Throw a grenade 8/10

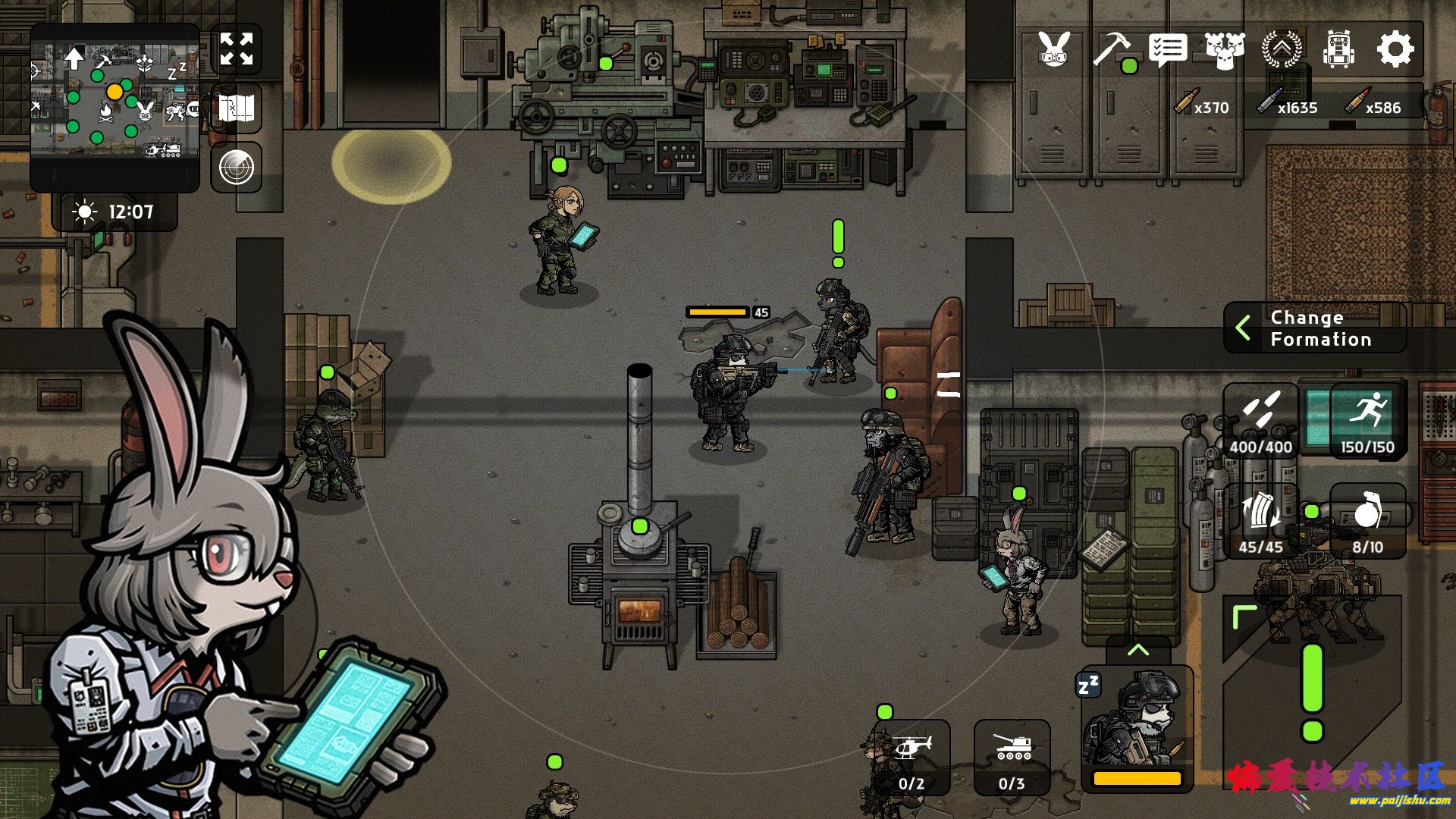point(1367,522)
